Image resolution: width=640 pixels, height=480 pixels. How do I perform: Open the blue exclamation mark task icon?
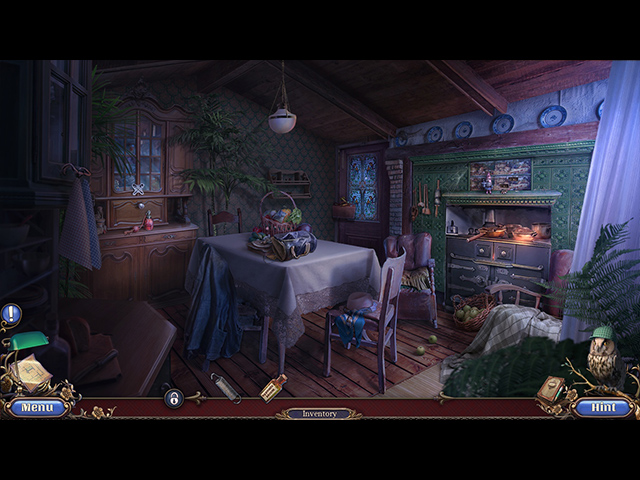pyautogui.click(x=11, y=315)
